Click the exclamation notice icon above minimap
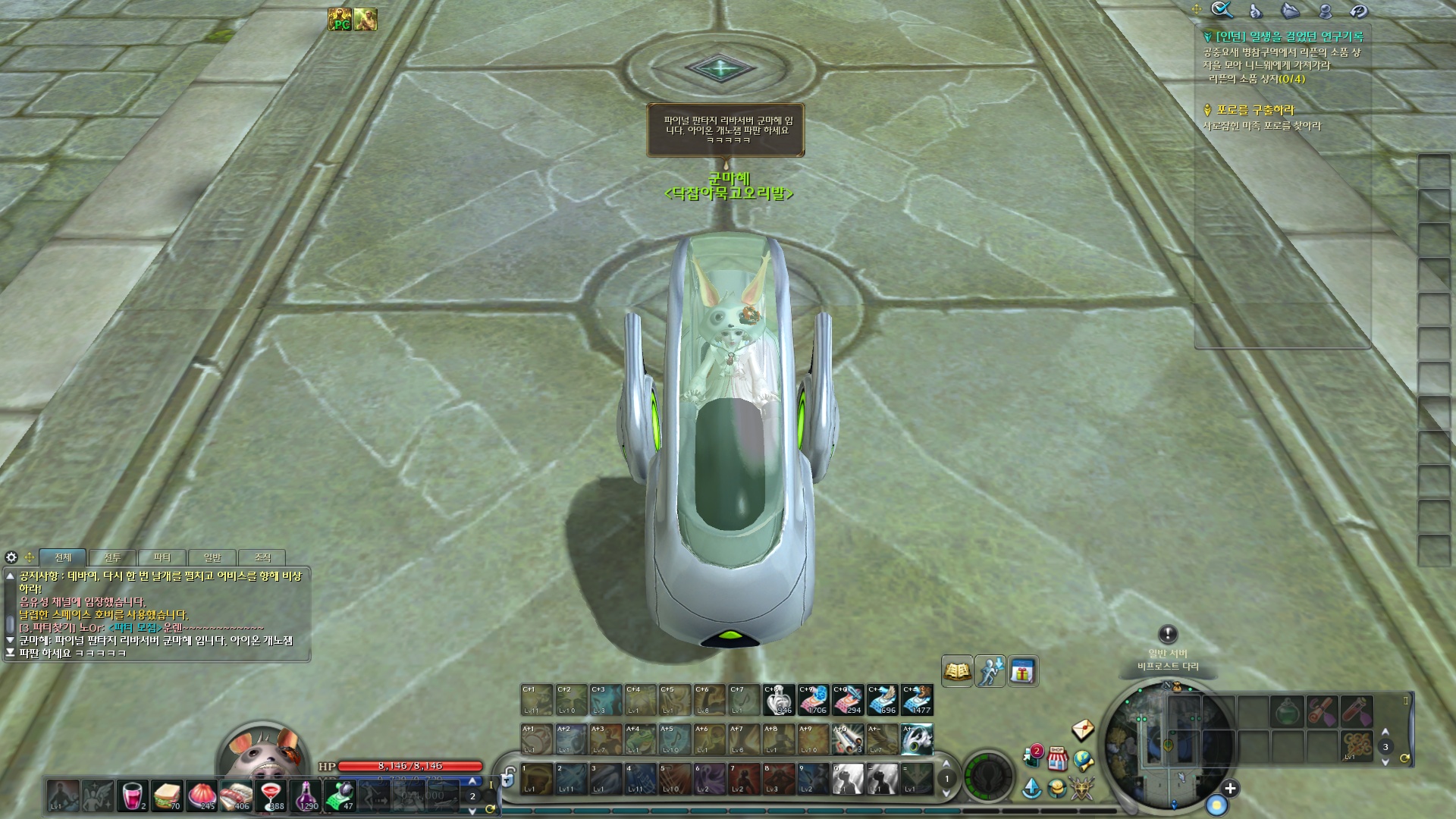The height and width of the screenshot is (819, 1456). (x=1168, y=634)
